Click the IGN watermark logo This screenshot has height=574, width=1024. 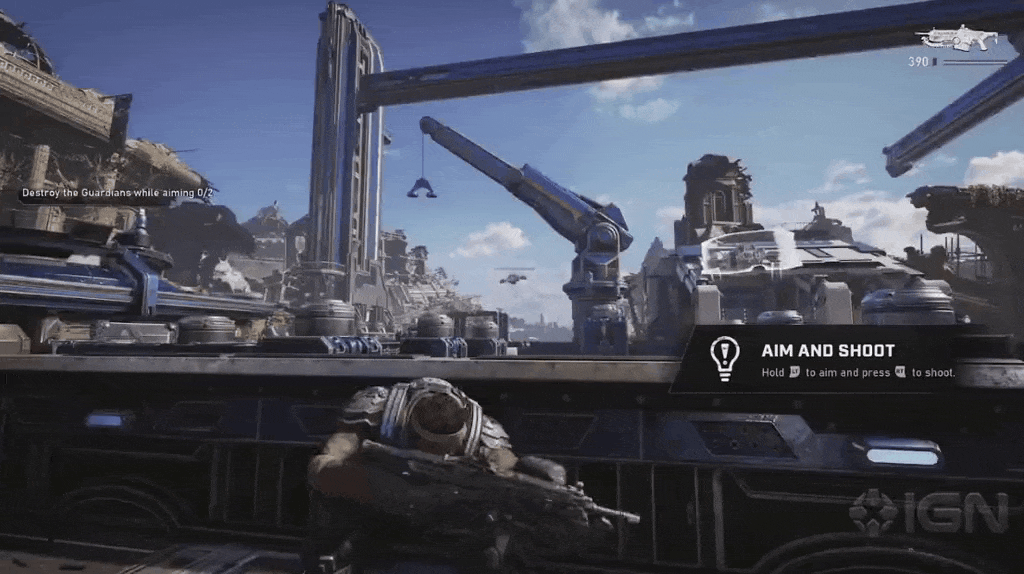pyautogui.click(x=928, y=511)
